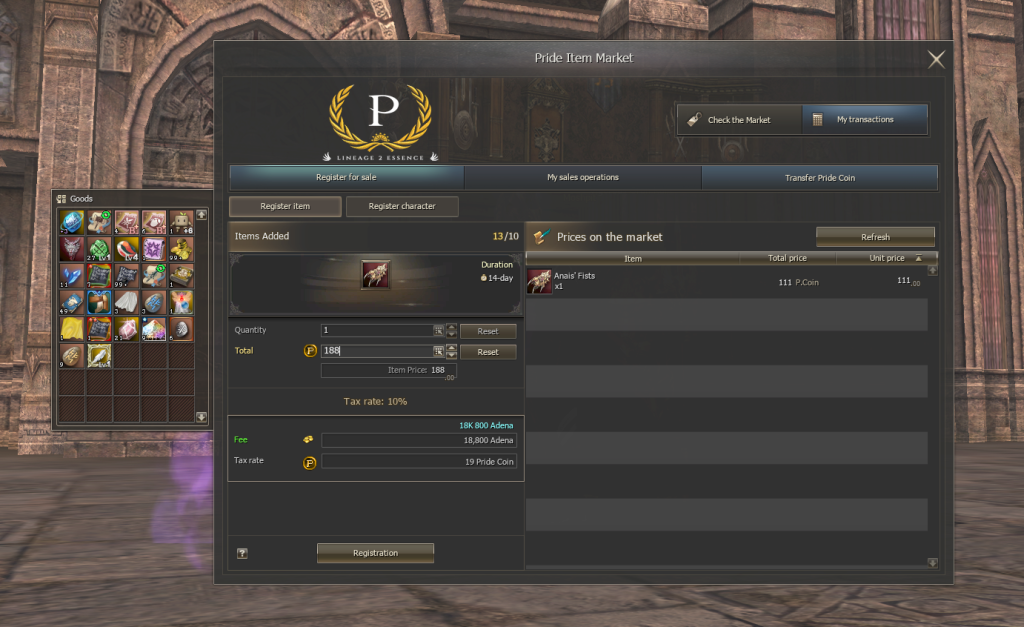Switch to Register for sale tab
The width and height of the screenshot is (1024, 627).
[346, 178]
